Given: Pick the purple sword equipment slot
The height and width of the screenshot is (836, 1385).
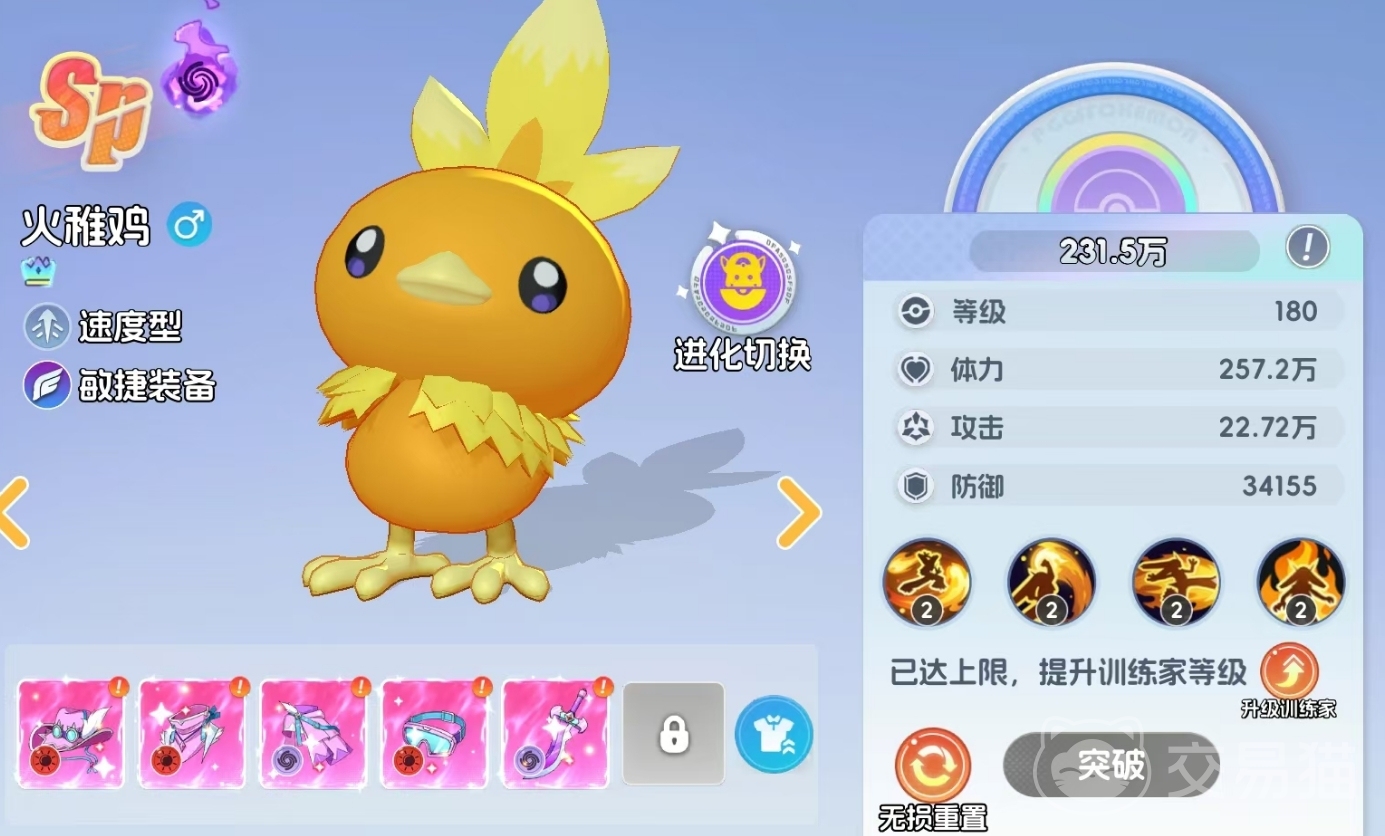Looking at the screenshot, I should [x=555, y=733].
